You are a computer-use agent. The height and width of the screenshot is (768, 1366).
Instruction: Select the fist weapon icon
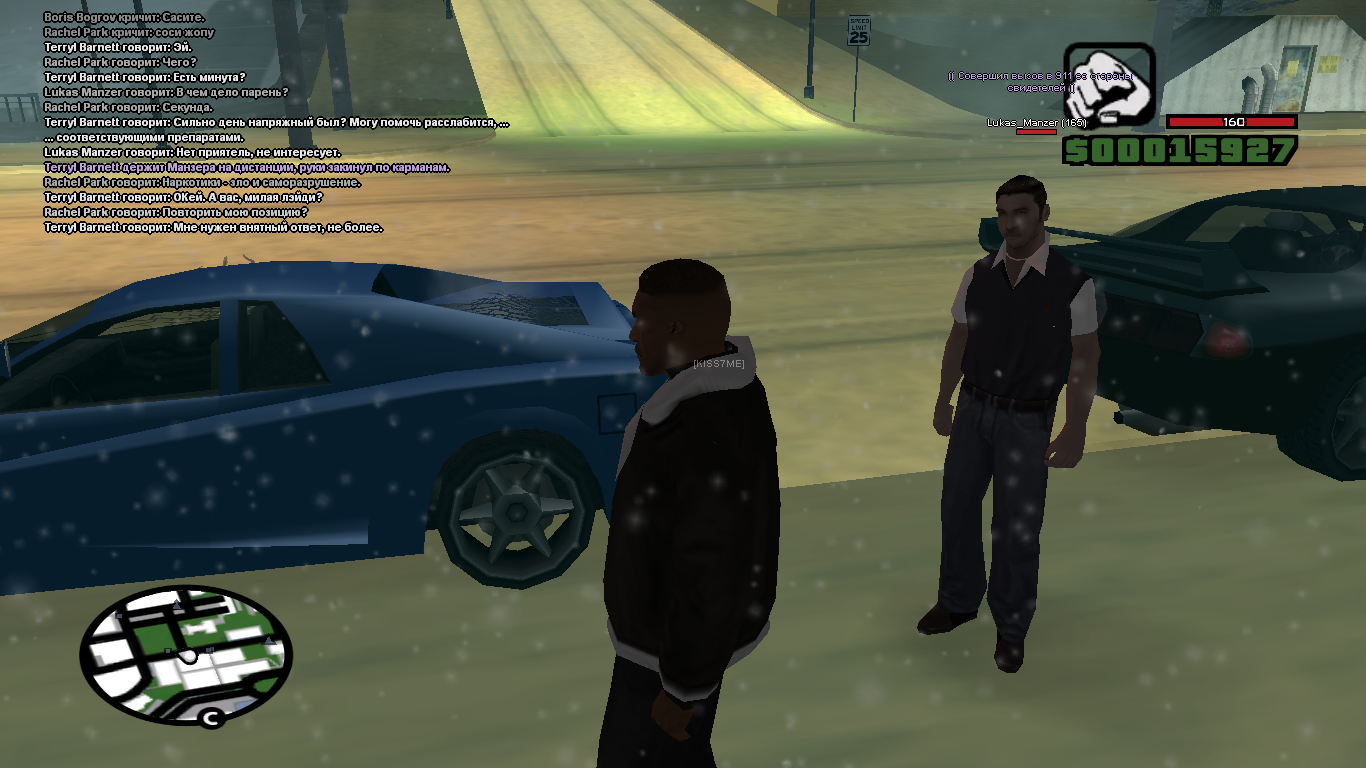click(1108, 85)
